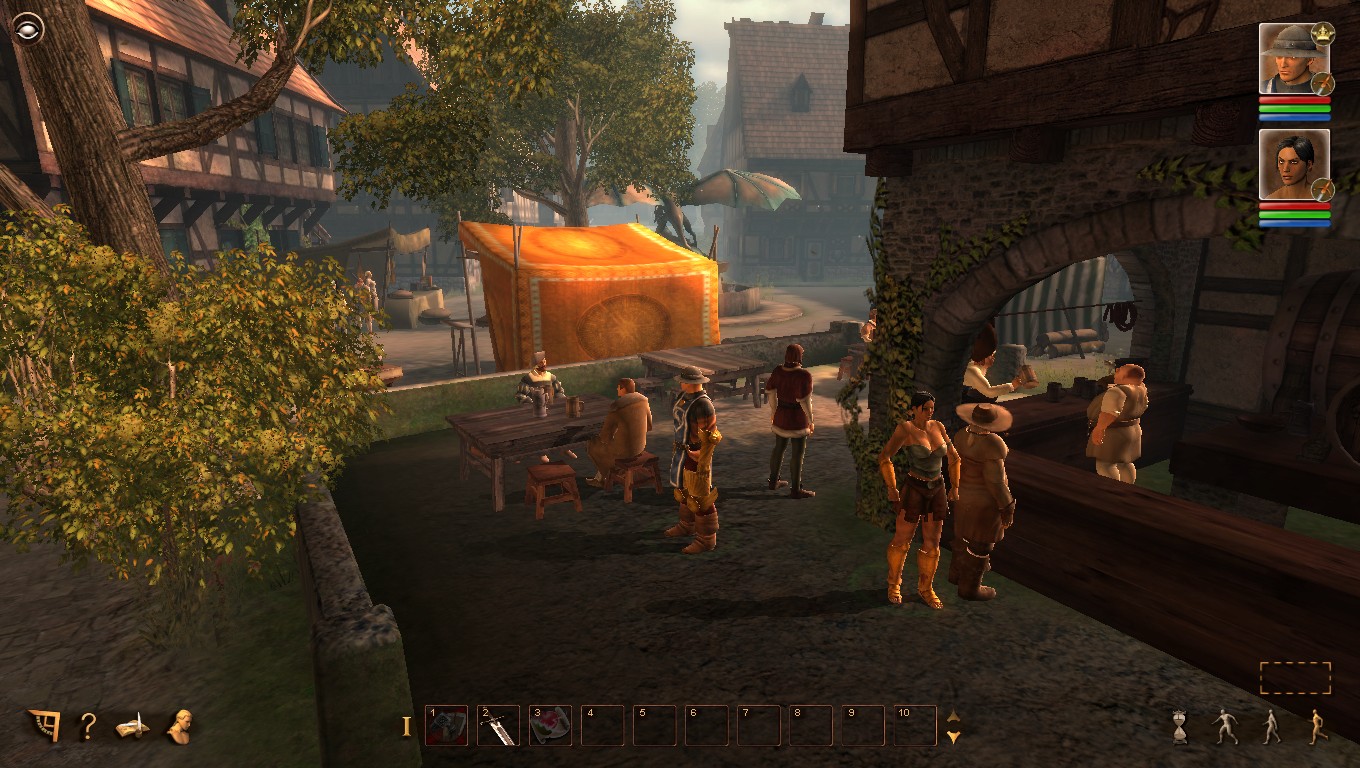Image resolution: width=1360 pixels, height=768 pixels.
Task: Select the shield item in quickslot 1
Action: (x=445, y=727)
